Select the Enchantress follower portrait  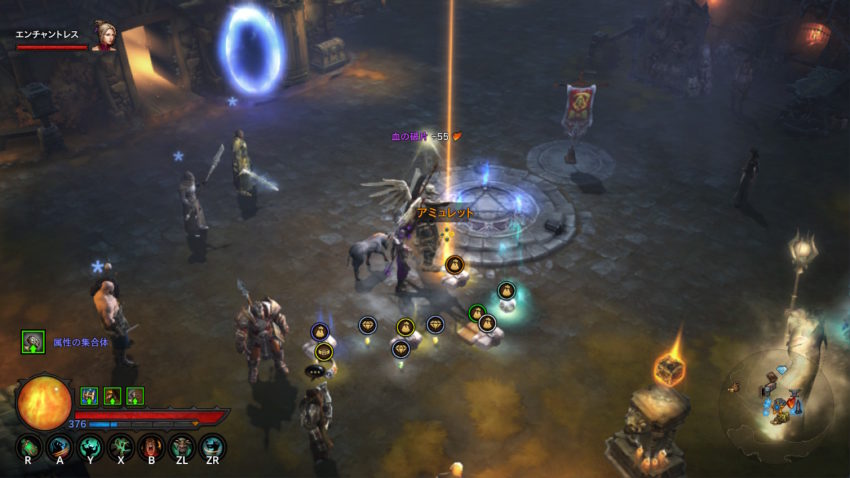coord(104,36)
